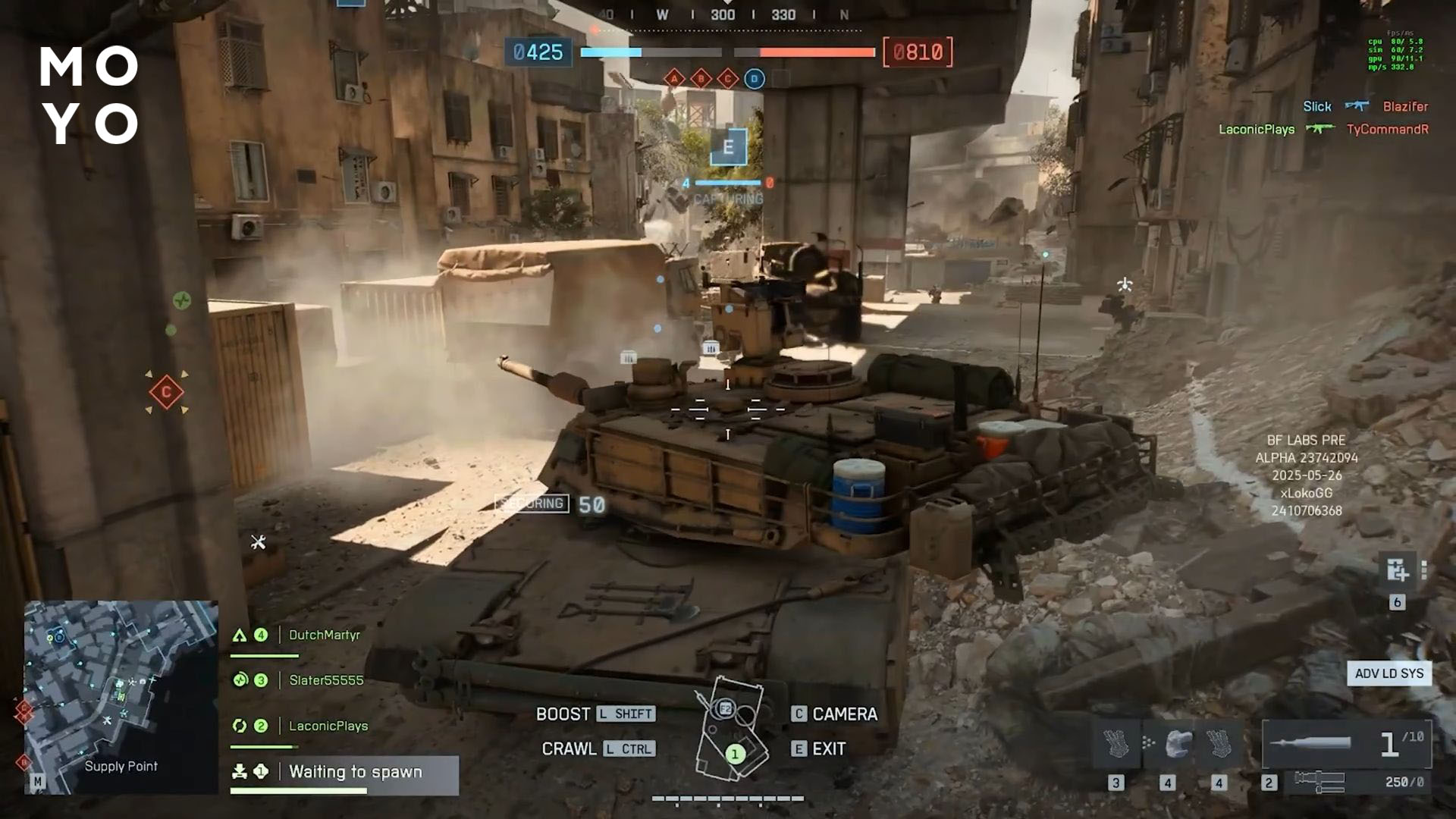This screenshot has height=819, width=1456.
Task: Open the minimap in the corner
Action: (121, 697)
